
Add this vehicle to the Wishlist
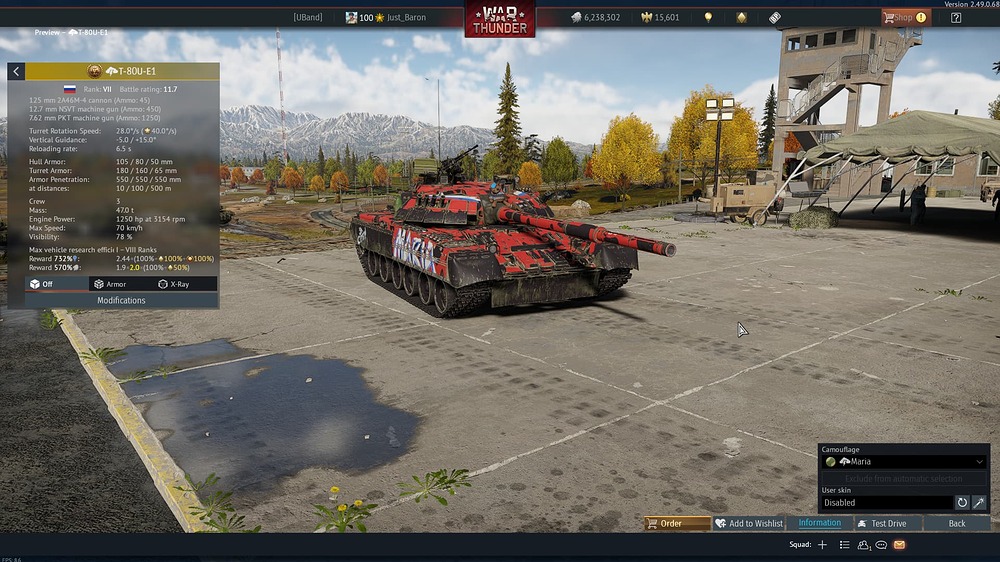(x=748, y=523)
